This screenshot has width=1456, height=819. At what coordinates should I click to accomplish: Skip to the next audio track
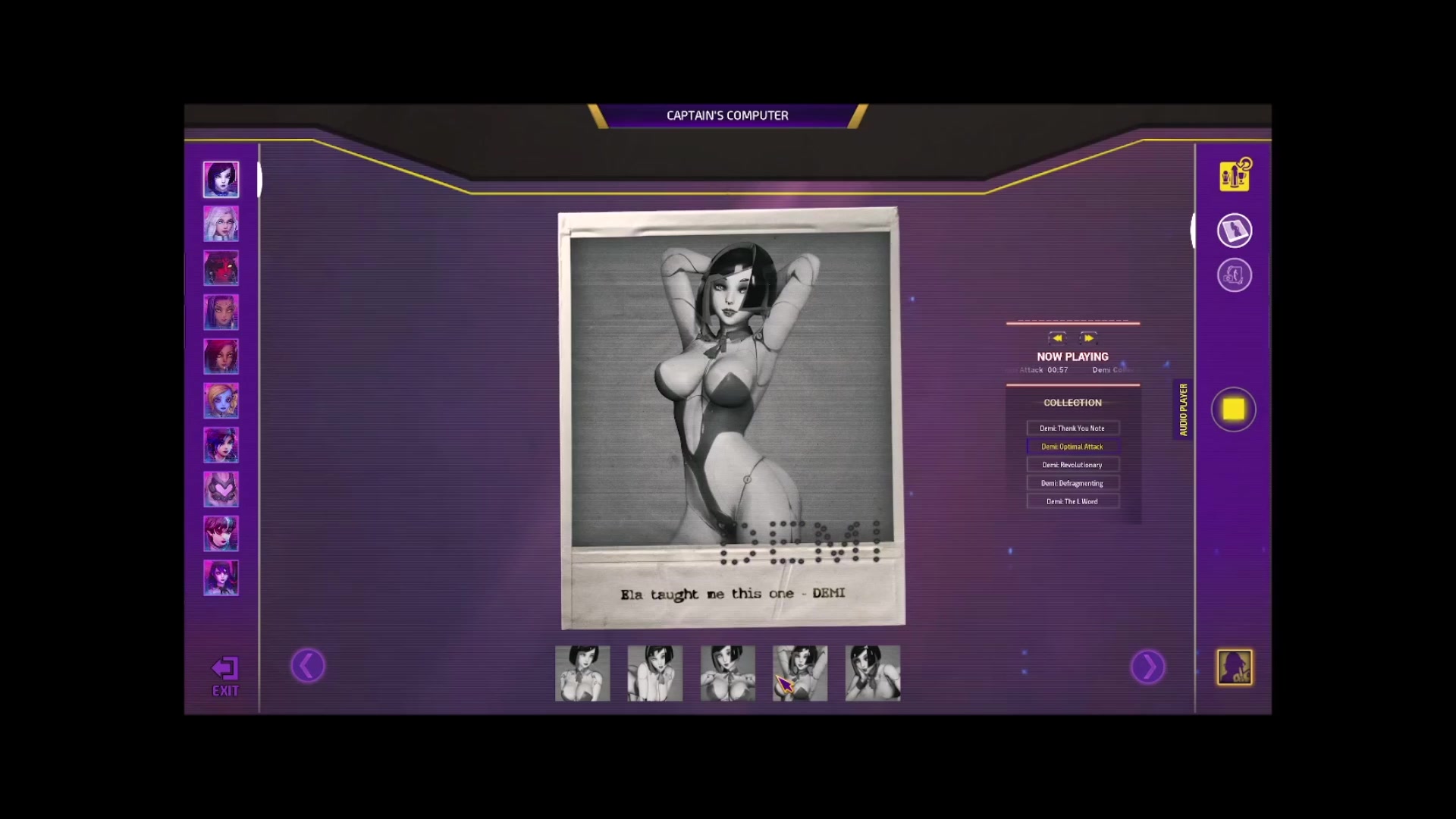[1088, 338]
